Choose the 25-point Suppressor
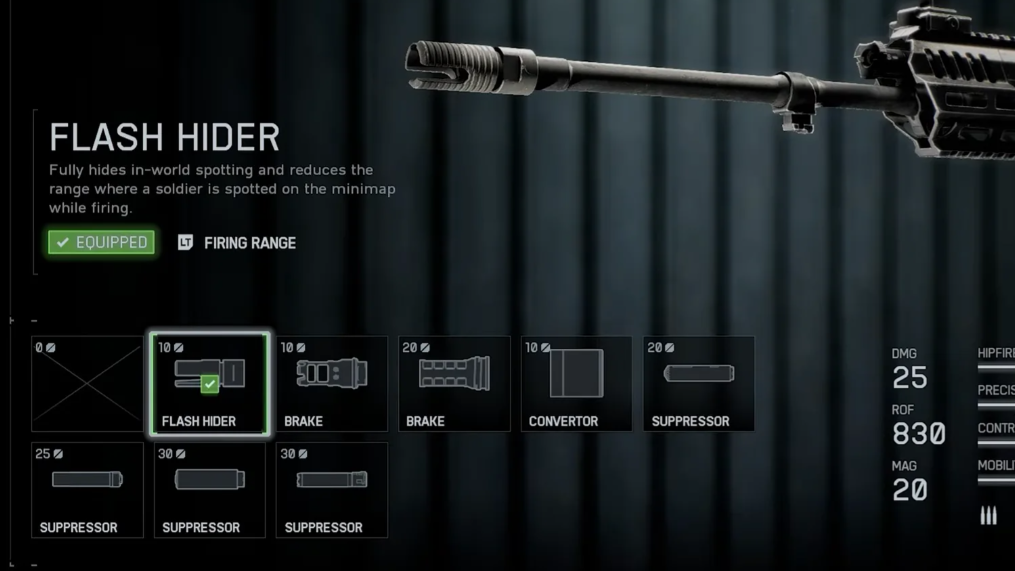Image resolution: width=1015 pixels, height=571 pixels. click(87, 491)
